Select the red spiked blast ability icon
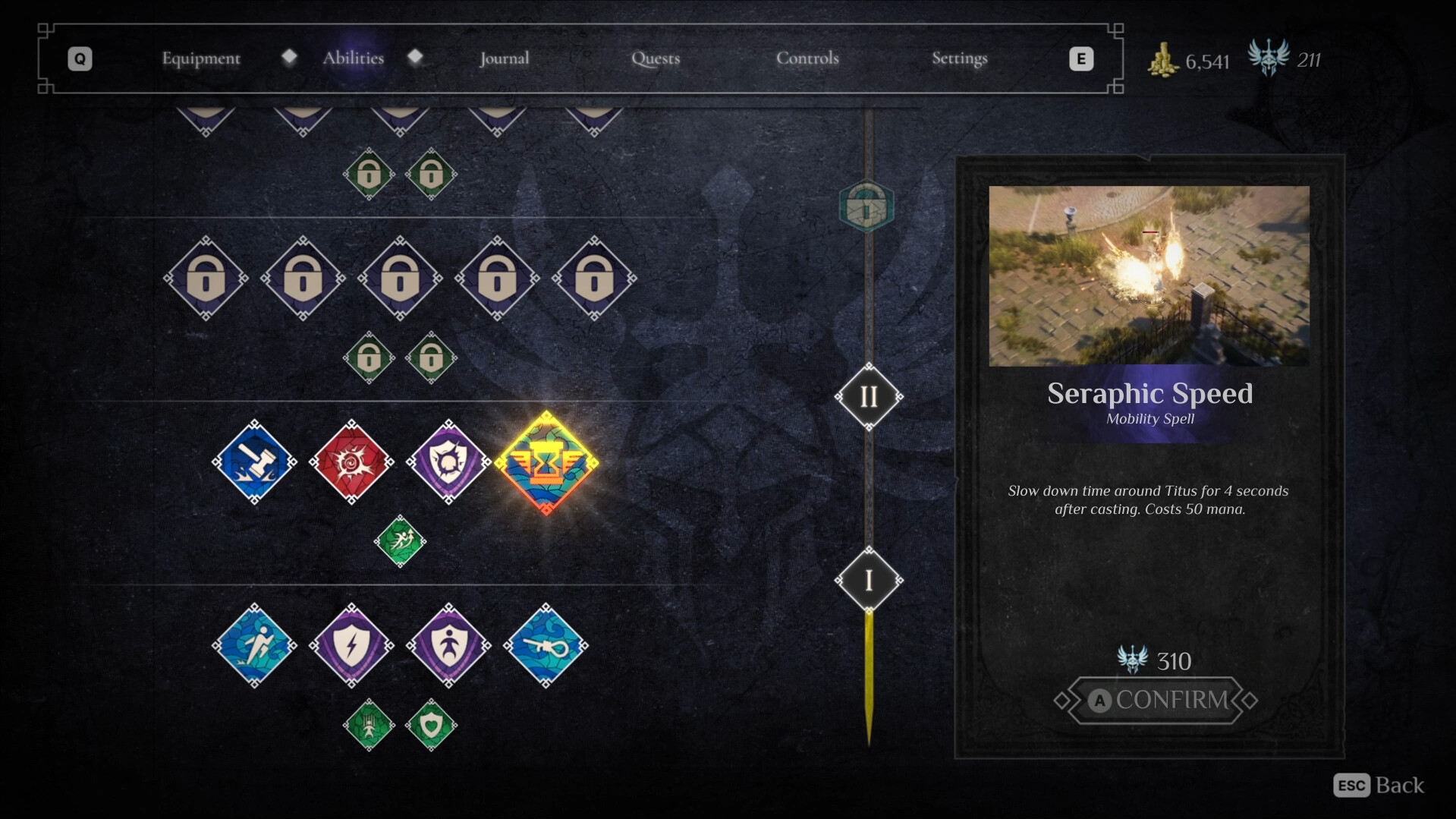This screenshot has width=1456, height=819. pos(351,461)
